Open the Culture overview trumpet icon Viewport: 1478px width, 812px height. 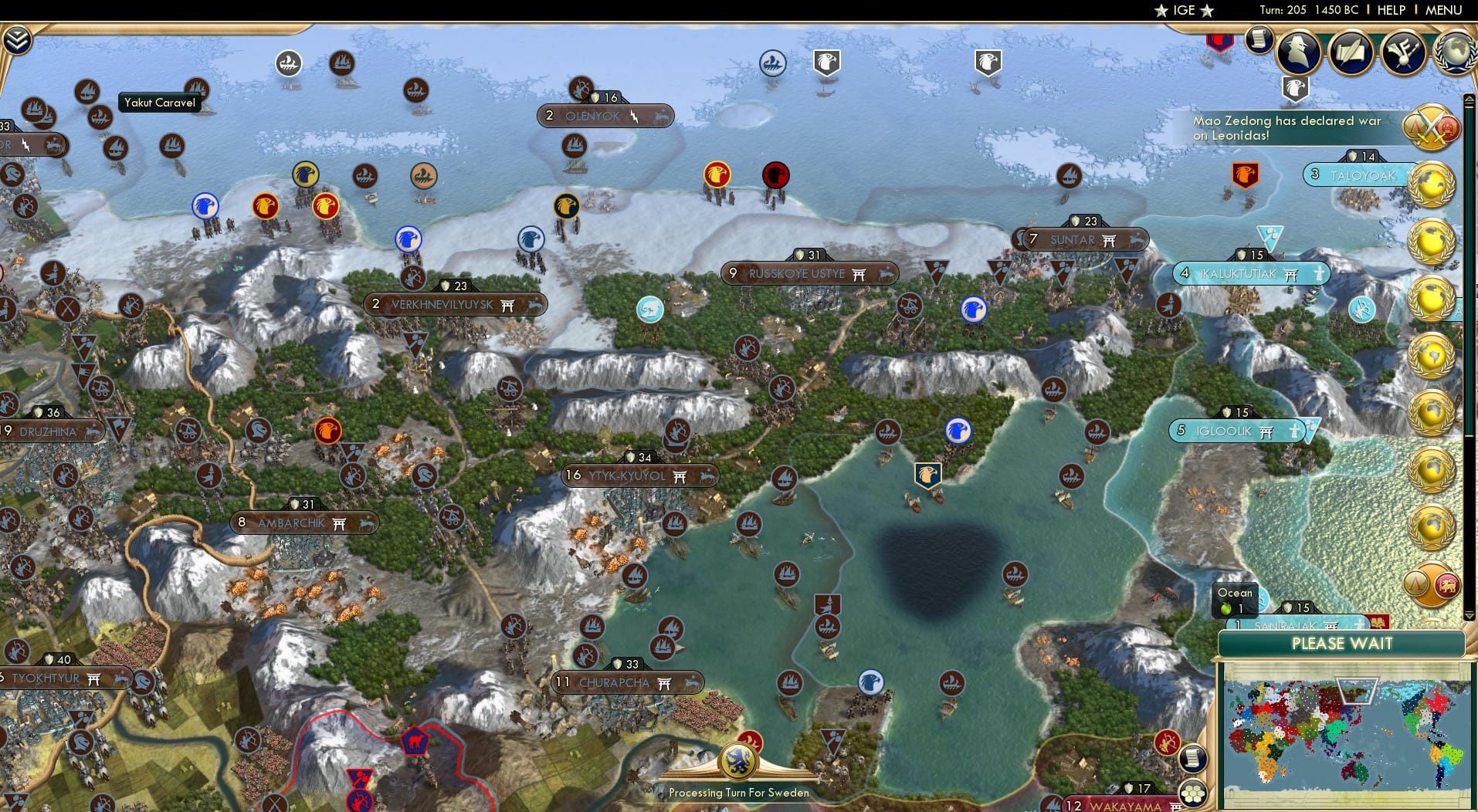[1404, 52]
